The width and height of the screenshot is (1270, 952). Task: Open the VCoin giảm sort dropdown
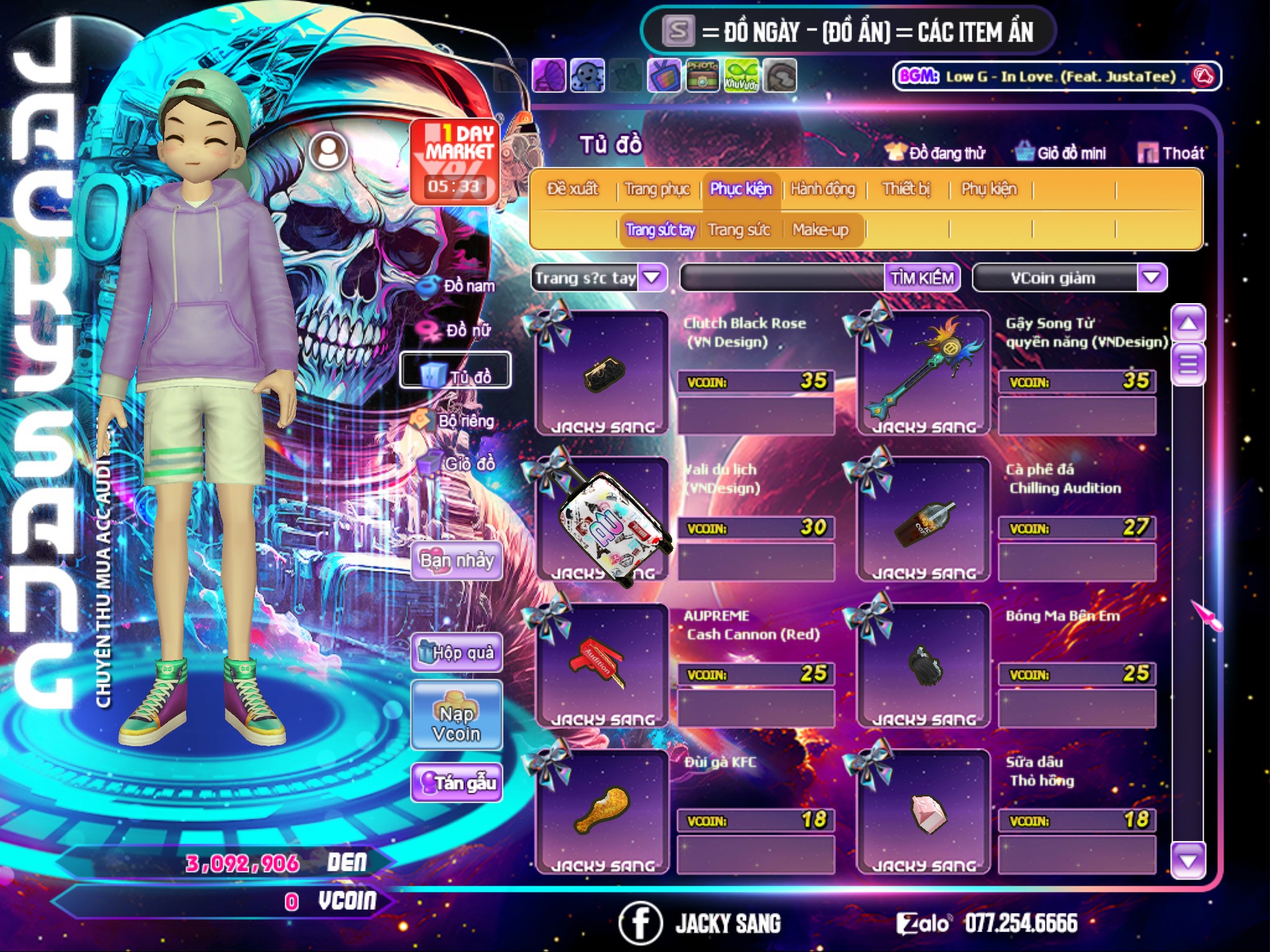click(1151, 278)
